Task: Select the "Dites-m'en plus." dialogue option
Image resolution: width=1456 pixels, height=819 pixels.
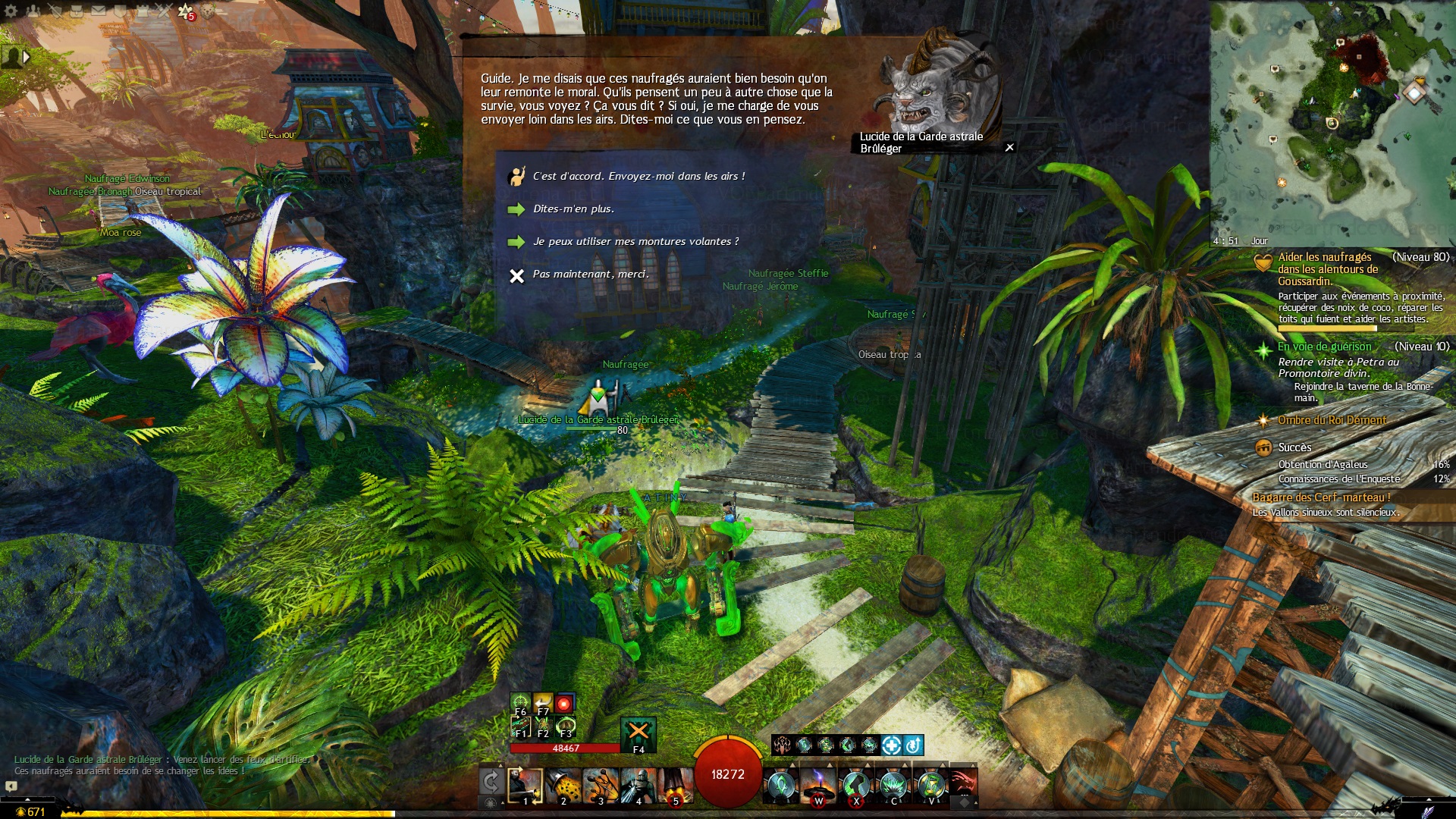Action: [573, 209]
